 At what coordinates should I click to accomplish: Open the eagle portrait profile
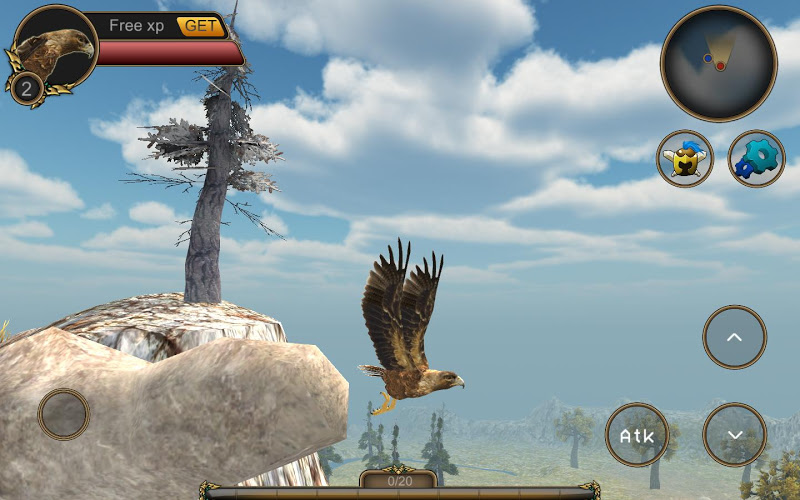56,47
